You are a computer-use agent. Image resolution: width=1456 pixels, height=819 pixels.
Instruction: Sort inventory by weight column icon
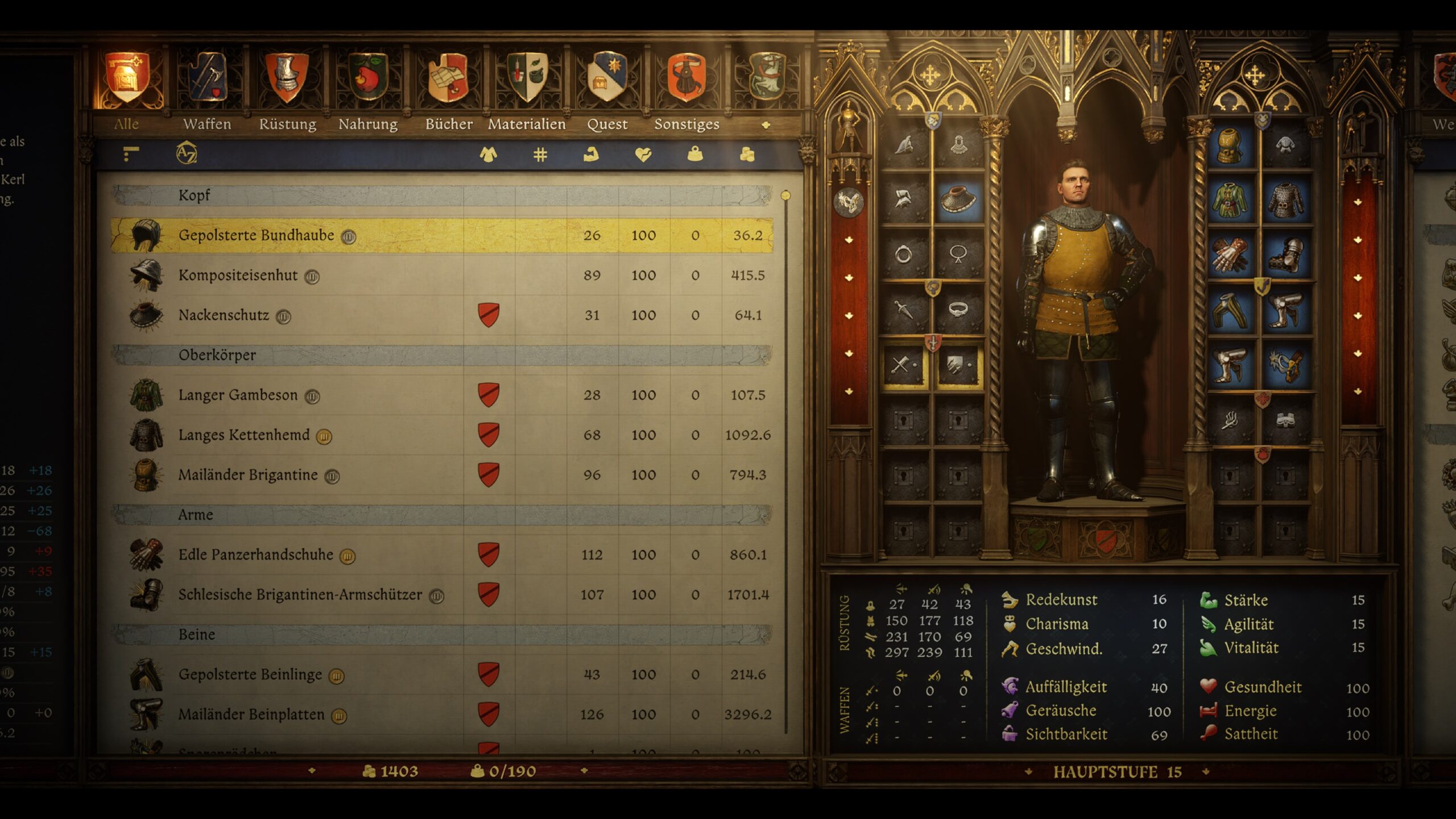point(695,154)
